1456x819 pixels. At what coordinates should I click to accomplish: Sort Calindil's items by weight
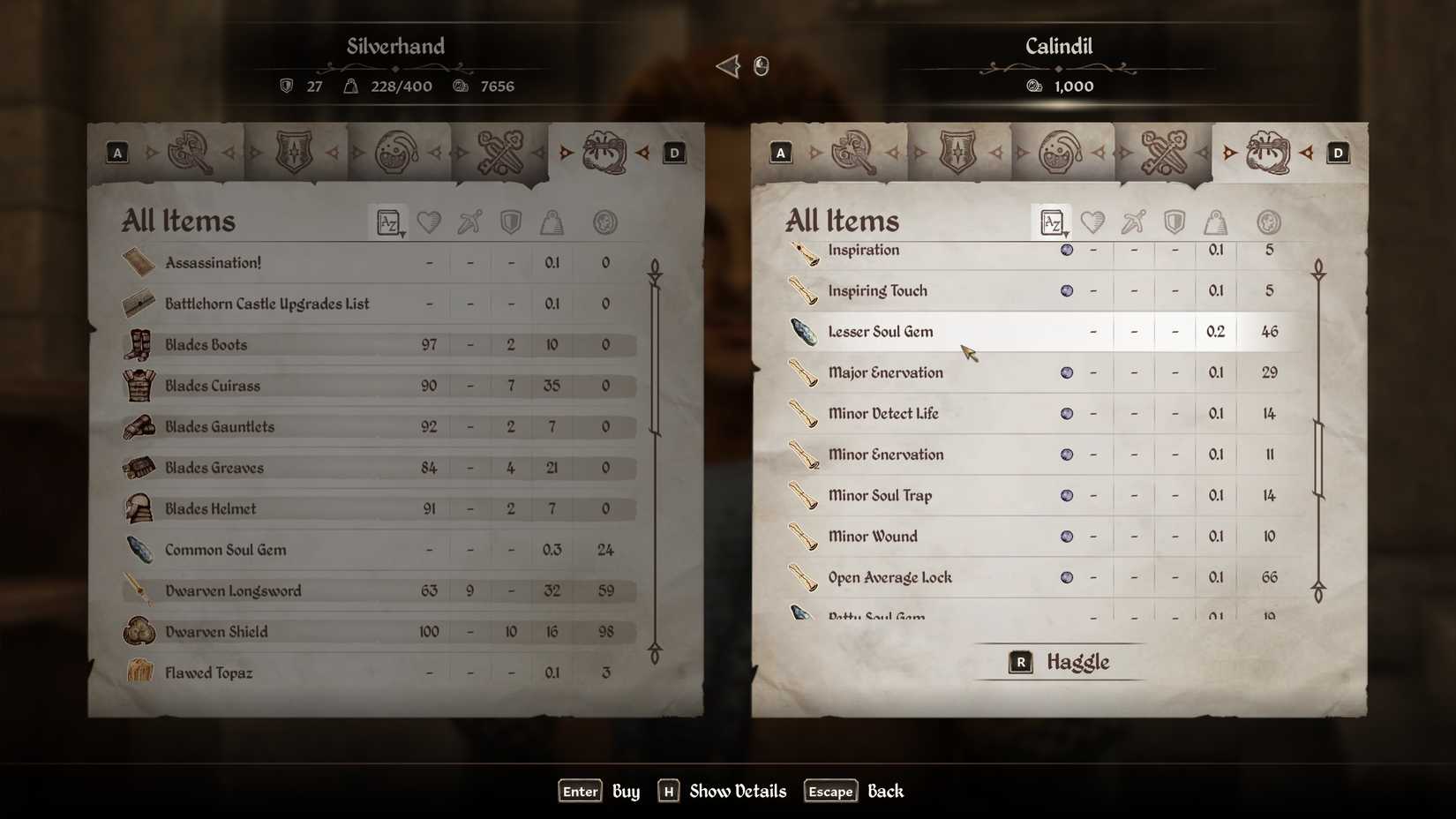click(x=1216, y=222)
